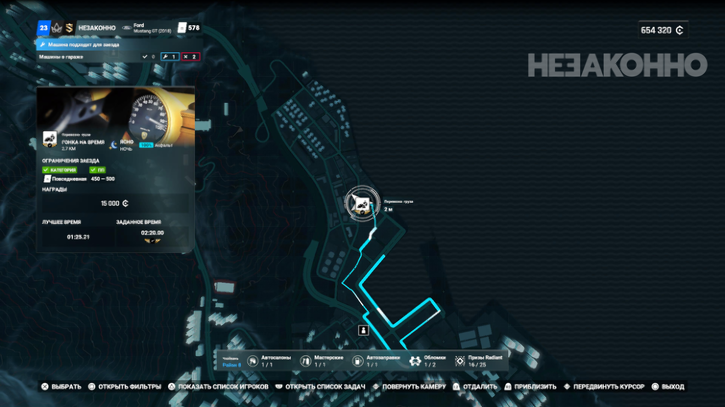The width and height of the screenshot is (725, 407).
Task: Select the Мастерские workshops legend entry
Action: (321, 360)
